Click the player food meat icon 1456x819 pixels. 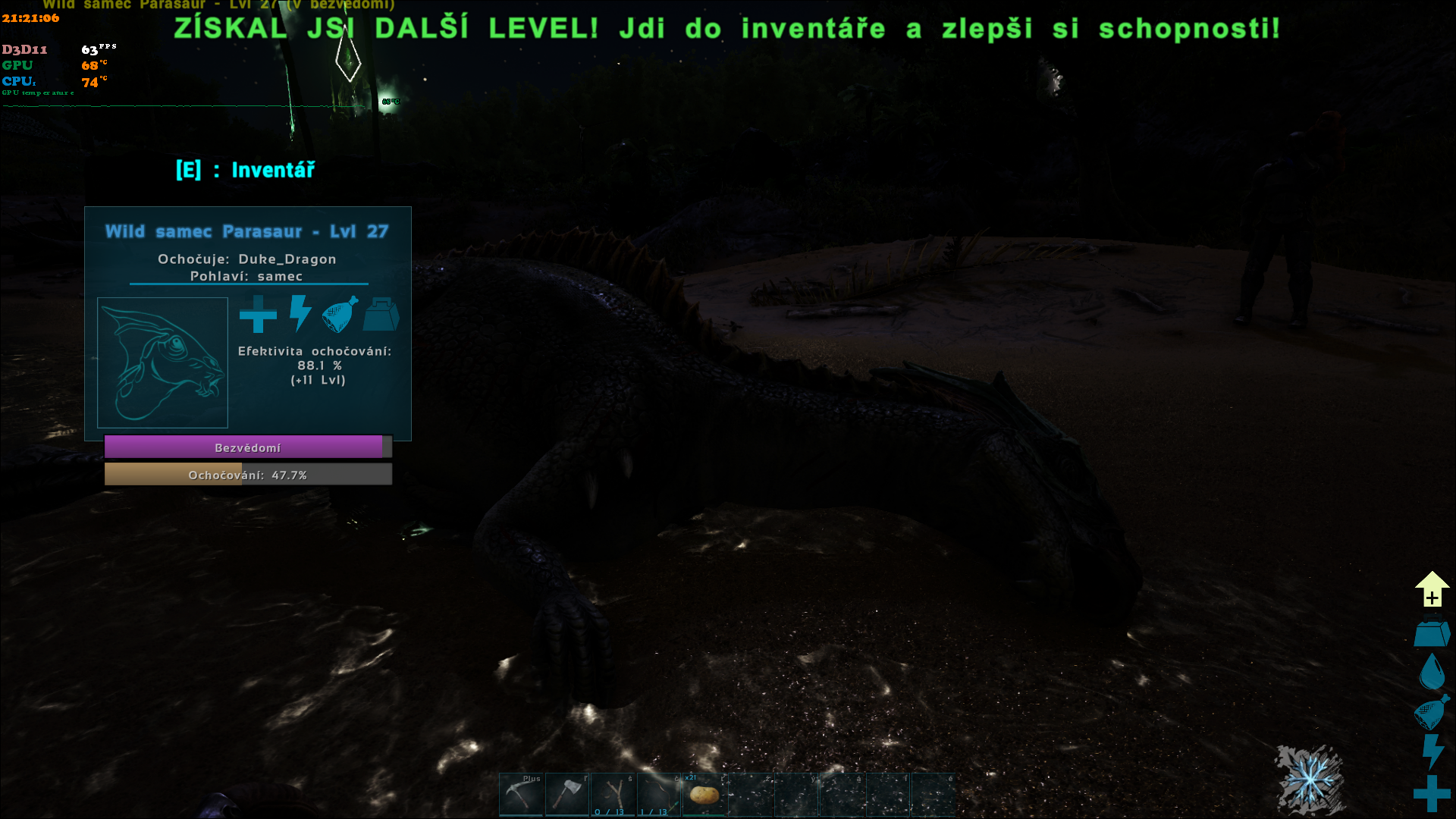[1432, 713]
